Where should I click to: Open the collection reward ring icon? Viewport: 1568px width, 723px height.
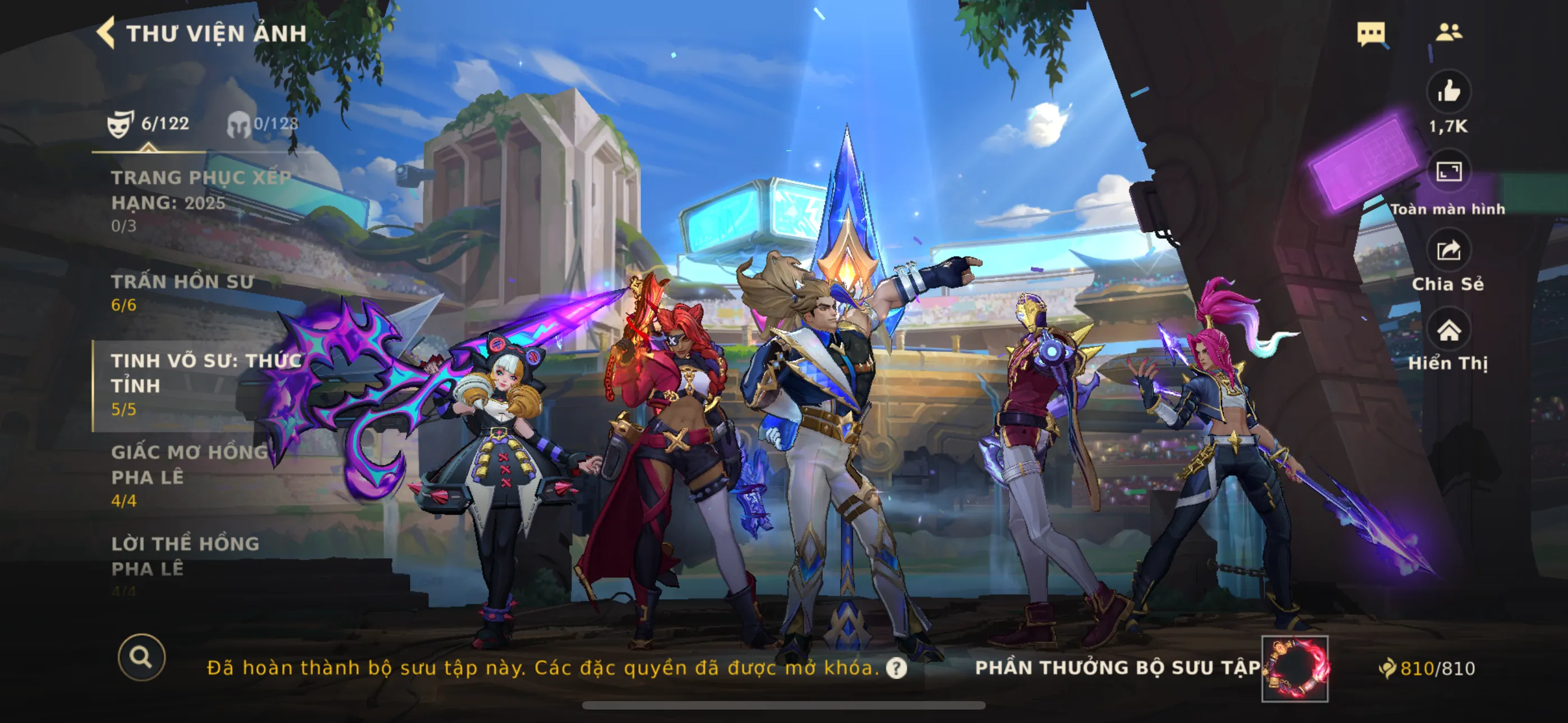[x=1295, y=668]
